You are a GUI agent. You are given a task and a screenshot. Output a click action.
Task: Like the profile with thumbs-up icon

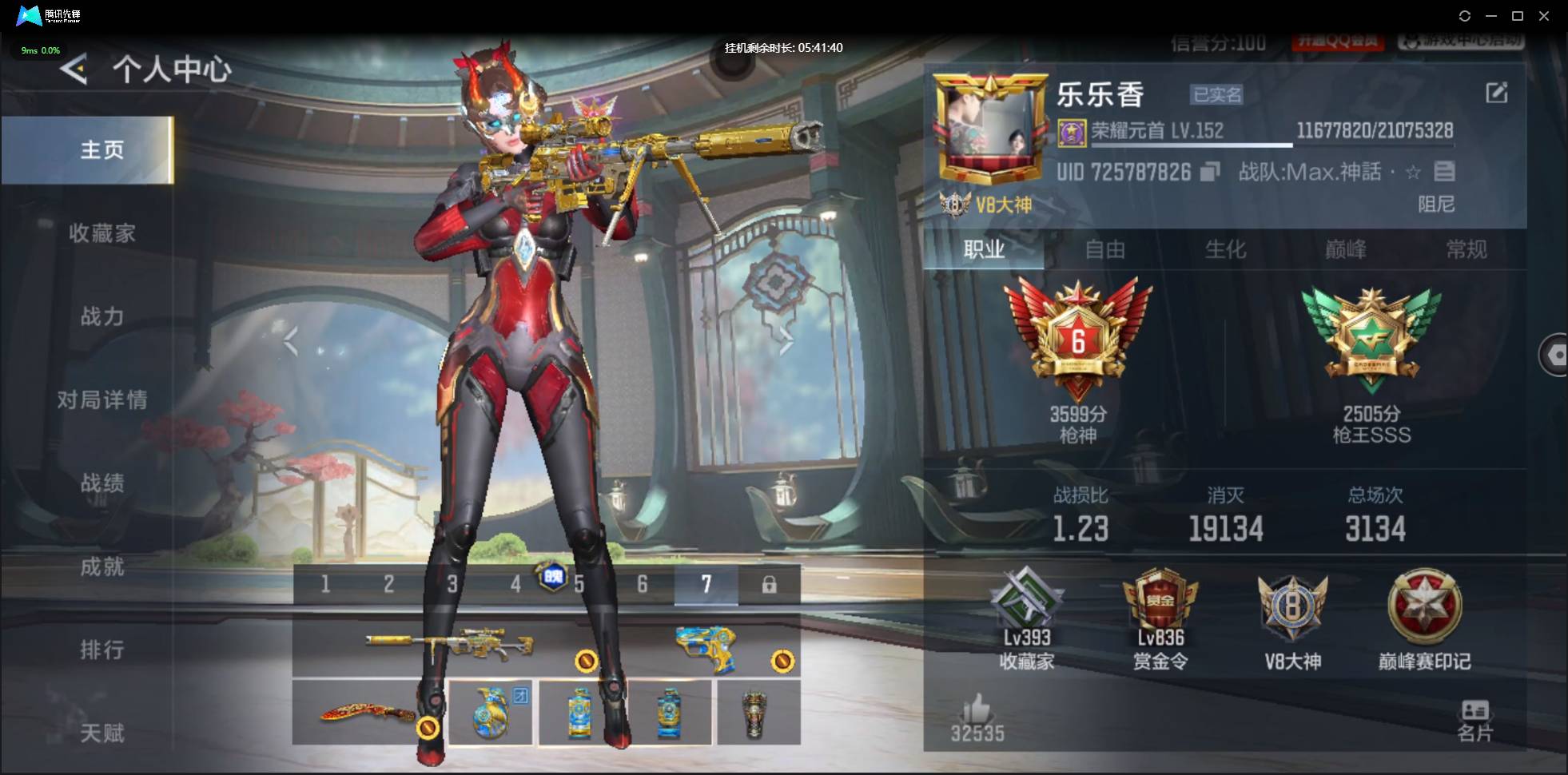tap(976, 710)
